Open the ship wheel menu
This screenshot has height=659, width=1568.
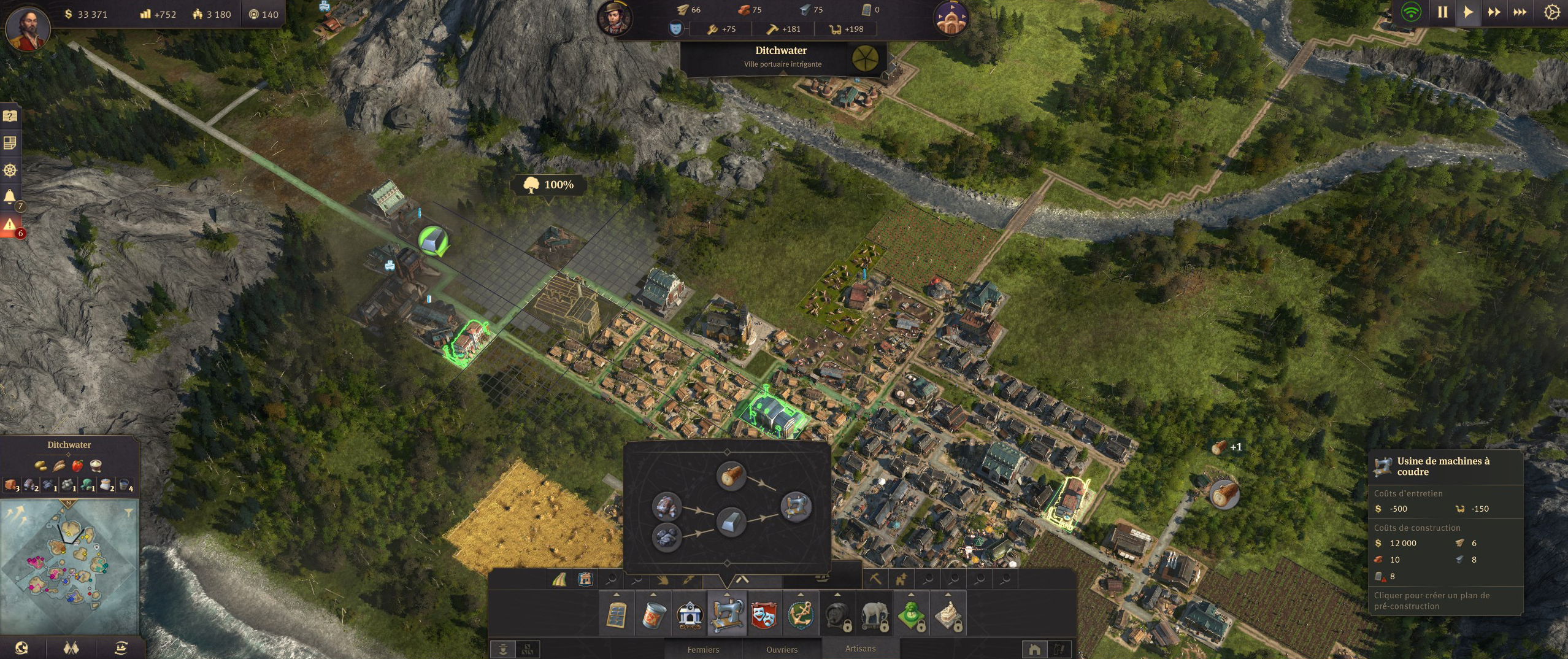coord(10,170)
